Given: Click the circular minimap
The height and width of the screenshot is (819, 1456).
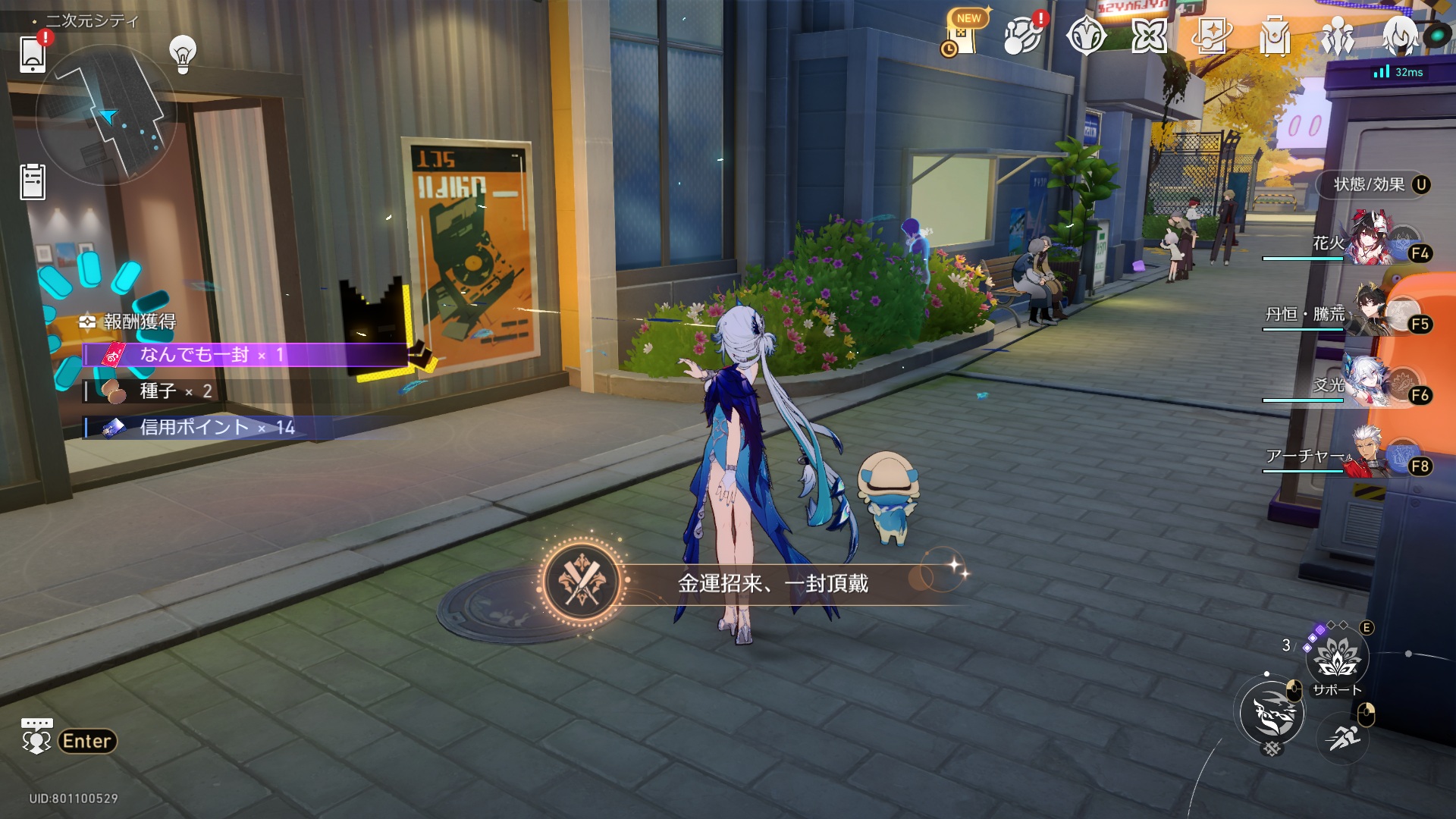Looking at the screenshot, I should coord(106,115).
